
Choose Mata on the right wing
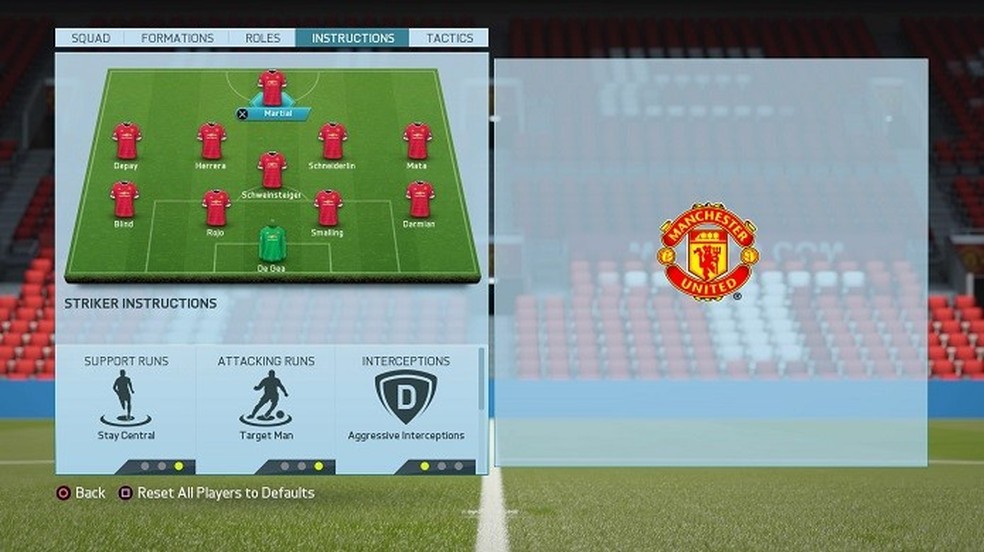[417, 141]
